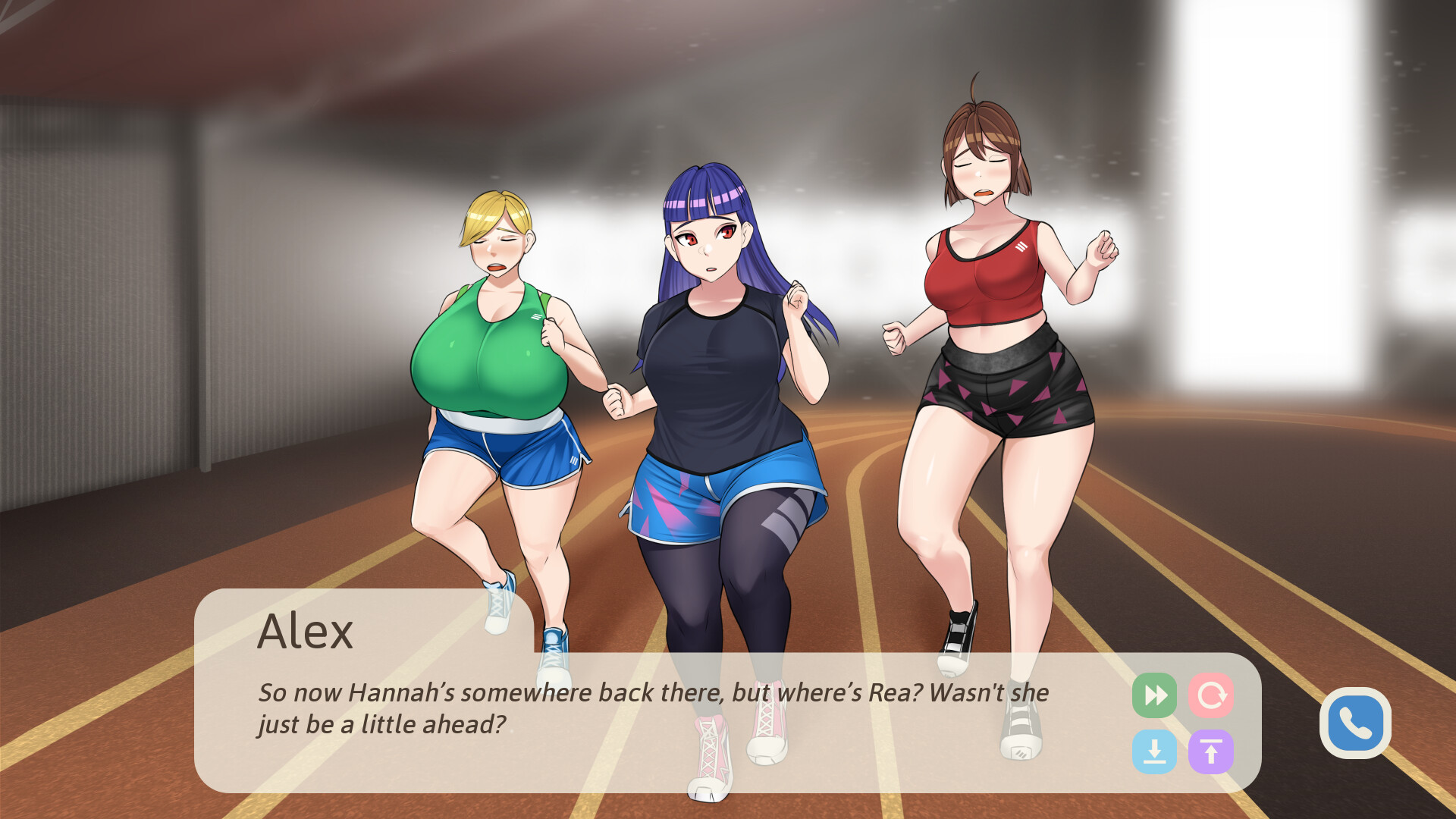Expand the phone interface panel
Image resolution: width=1456 pixels, height=819 pixels.
[x=1355, y=722]
